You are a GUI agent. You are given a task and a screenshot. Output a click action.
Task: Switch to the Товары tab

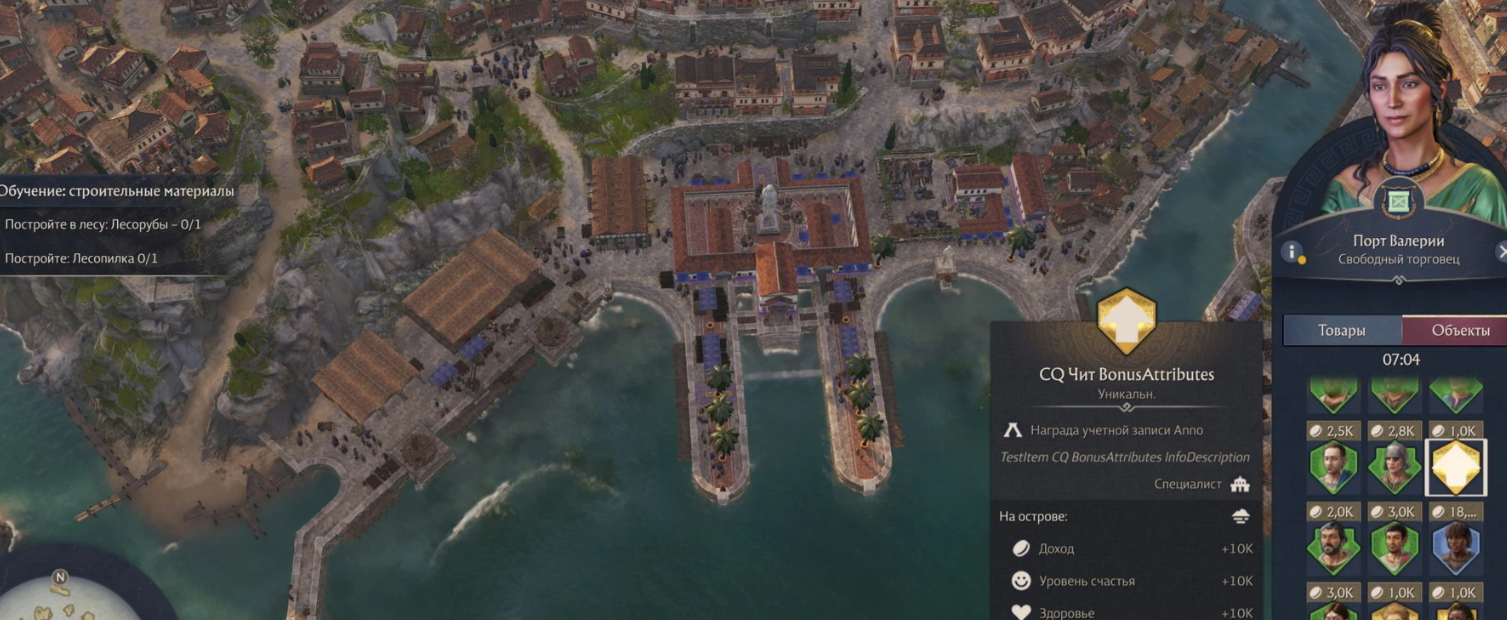(1341, 330)
